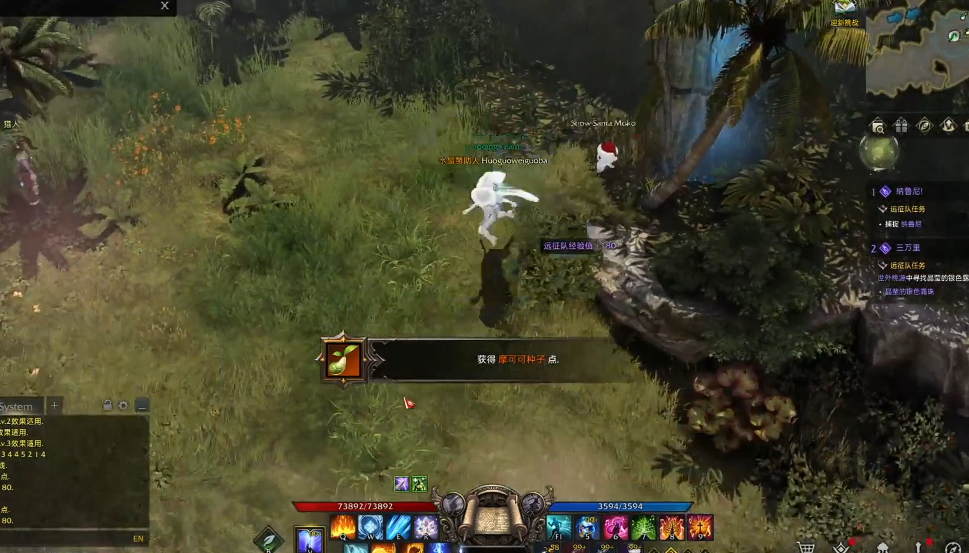Toggle the chat window lock
The height and width of the screenshot is (553, 969).
coord(108,405)
